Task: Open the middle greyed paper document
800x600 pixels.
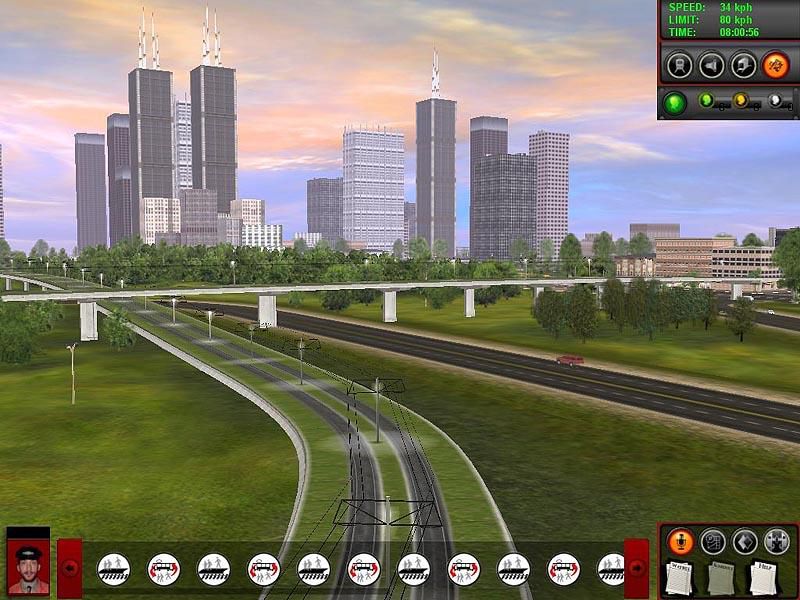Action: tap(722, 578)
